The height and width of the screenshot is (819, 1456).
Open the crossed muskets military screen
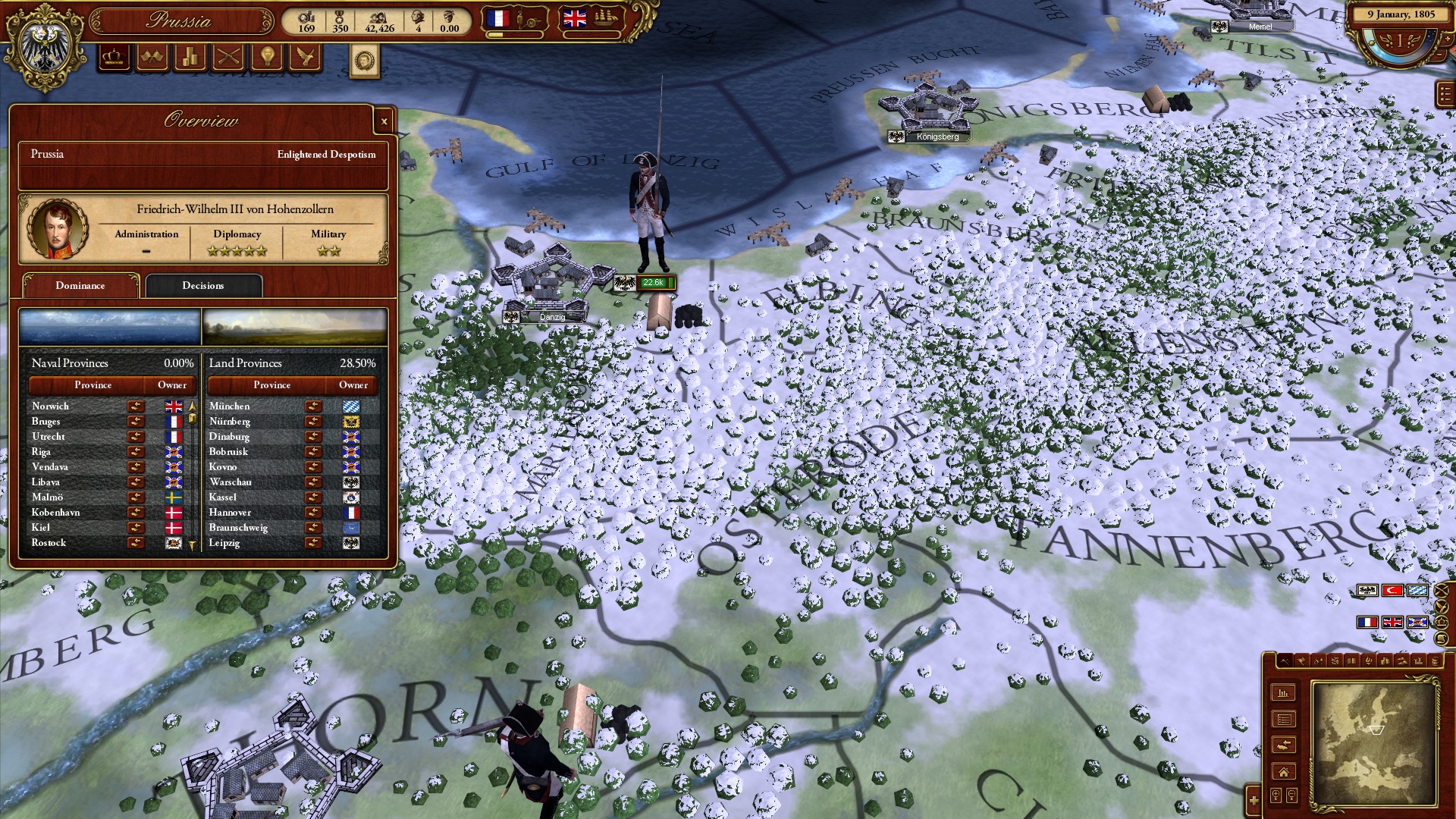[229, 58]
